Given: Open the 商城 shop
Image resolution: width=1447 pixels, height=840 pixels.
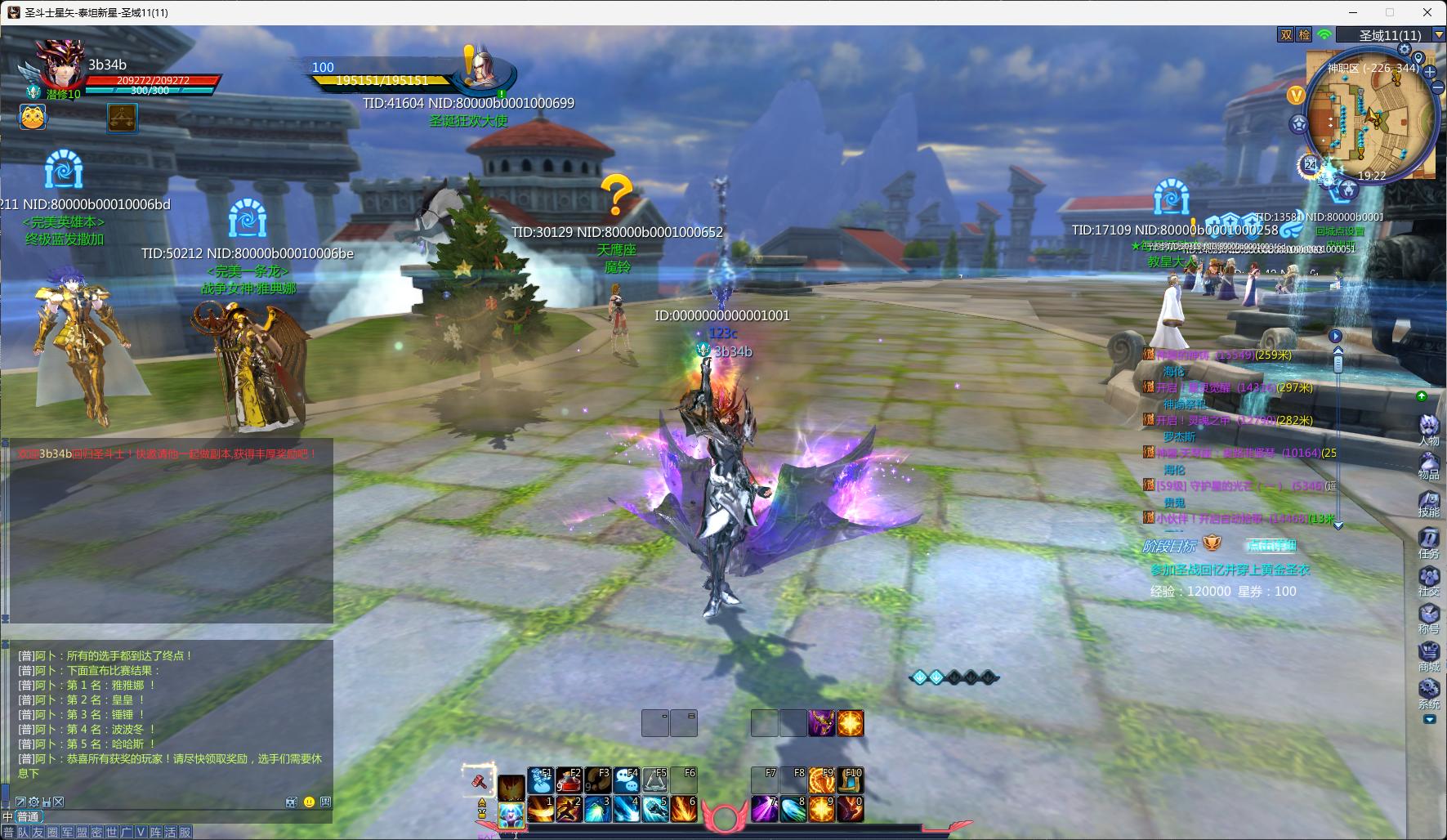Looking at the screenshot, I should [1428, 655].
